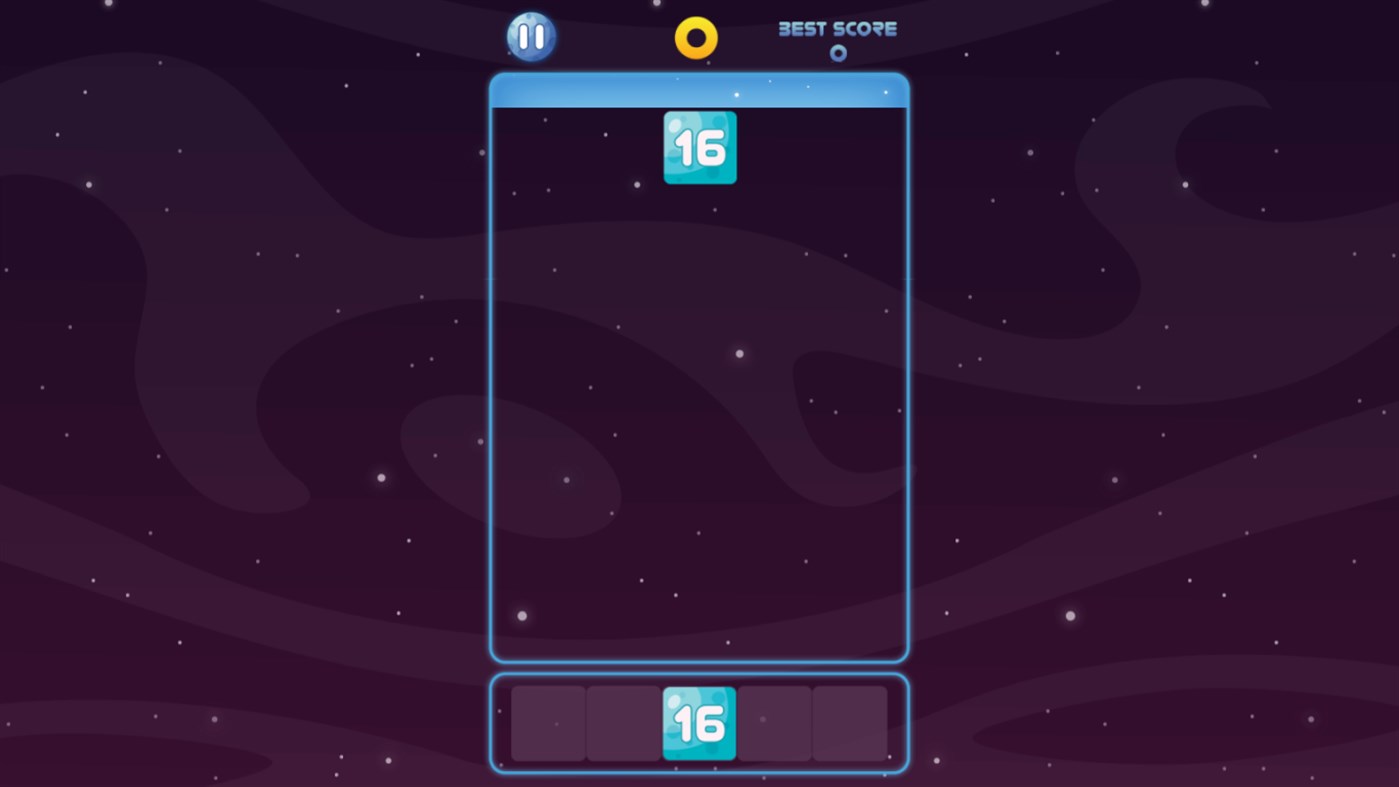The height and width of the screenshot is (787, 1399).
Task: Tap the bottom edge of the game board
Action: click(699, 660)
